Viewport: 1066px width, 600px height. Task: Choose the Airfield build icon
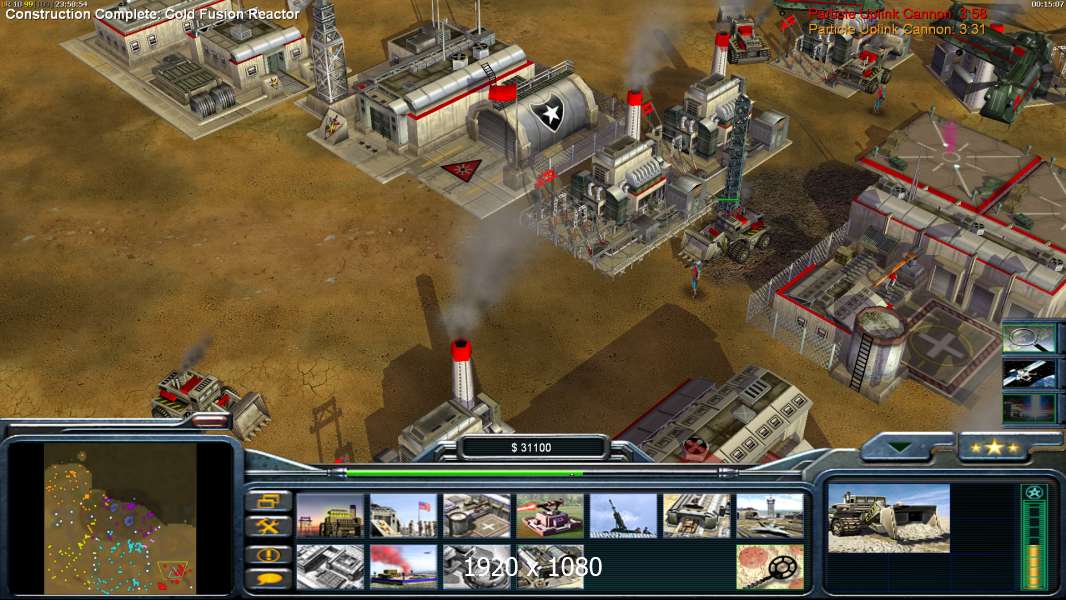[x=770, y=515]
